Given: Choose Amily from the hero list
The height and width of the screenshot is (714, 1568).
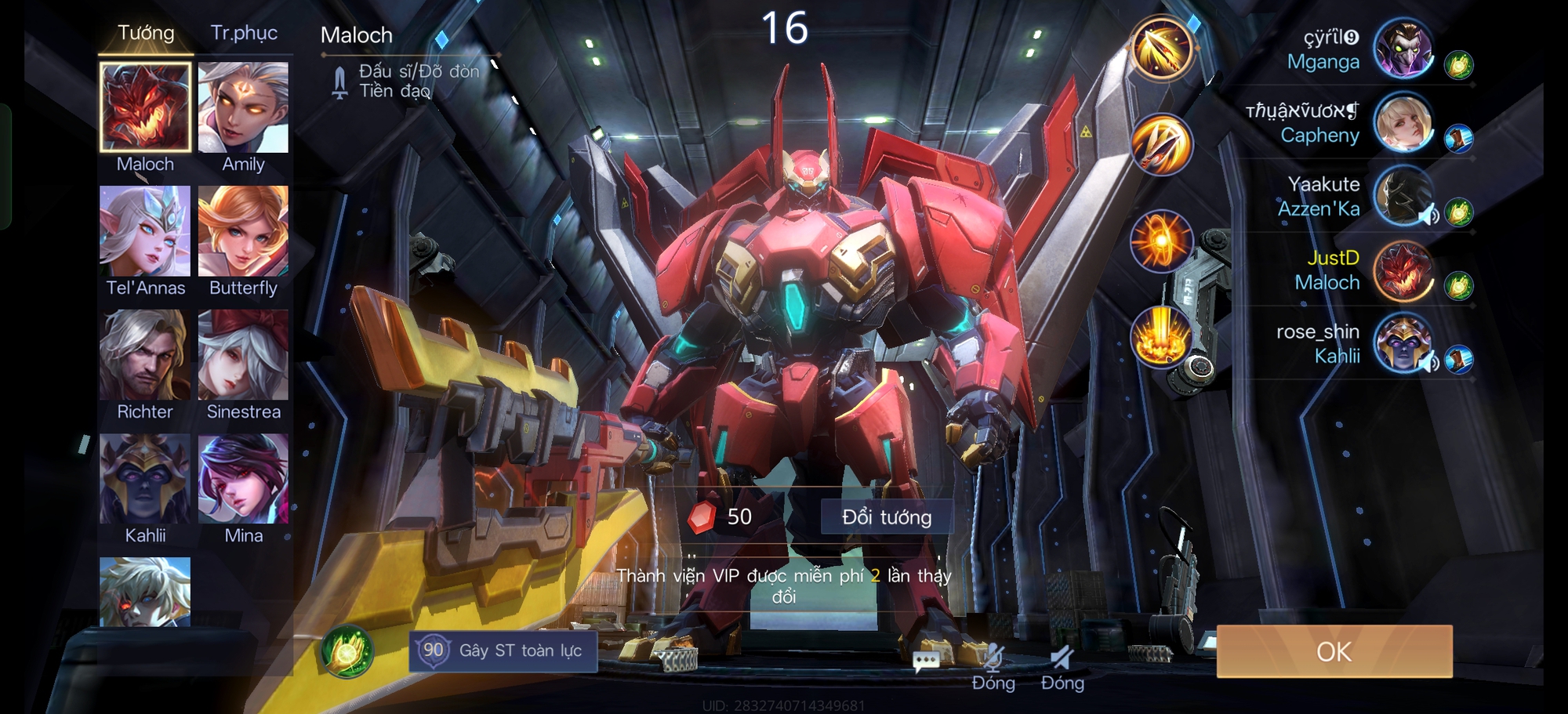Looking at the screenshot, I should (x=243, y=107).
